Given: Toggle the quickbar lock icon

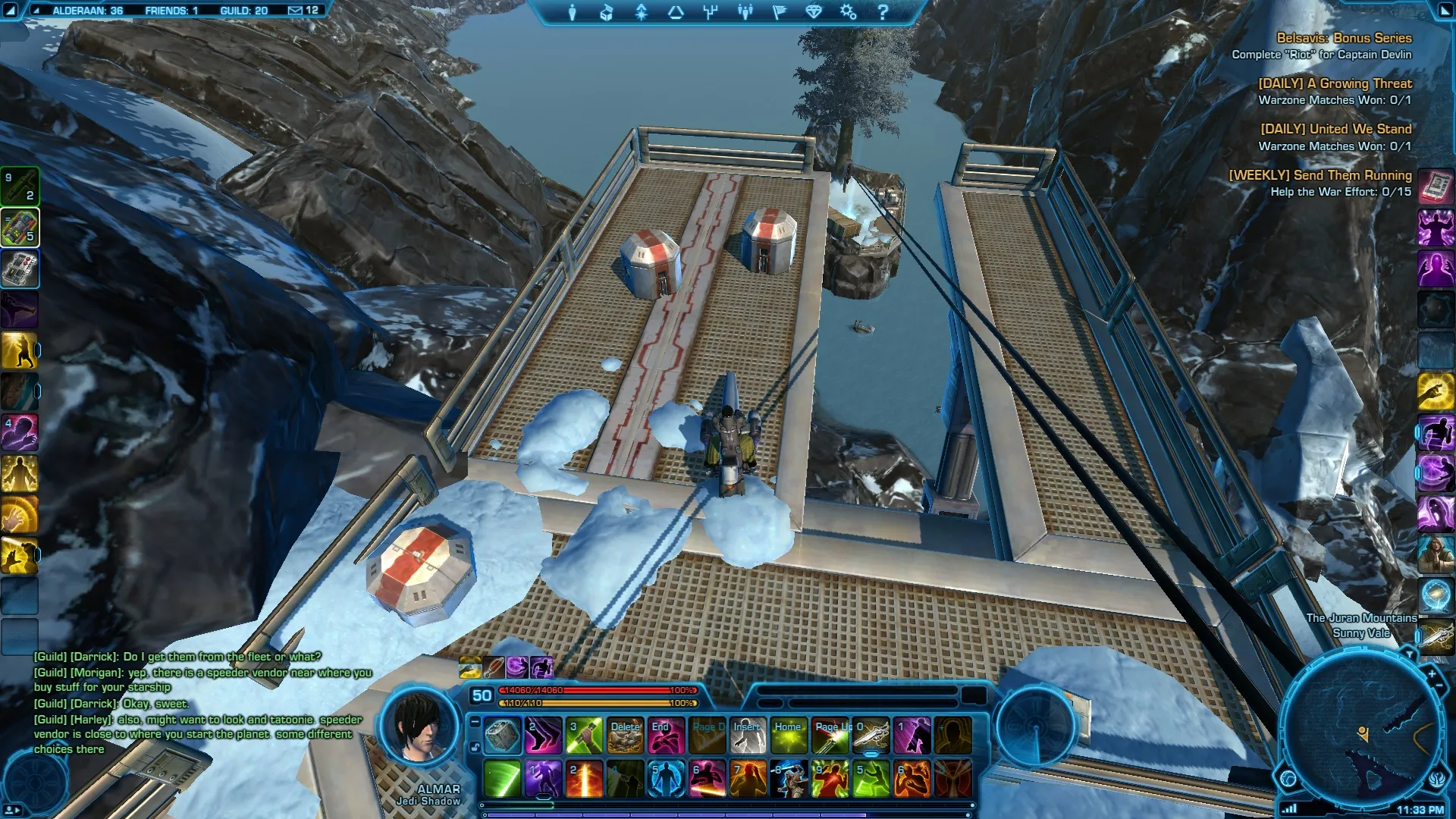Looking at the screenshot, I should point(475,747).
